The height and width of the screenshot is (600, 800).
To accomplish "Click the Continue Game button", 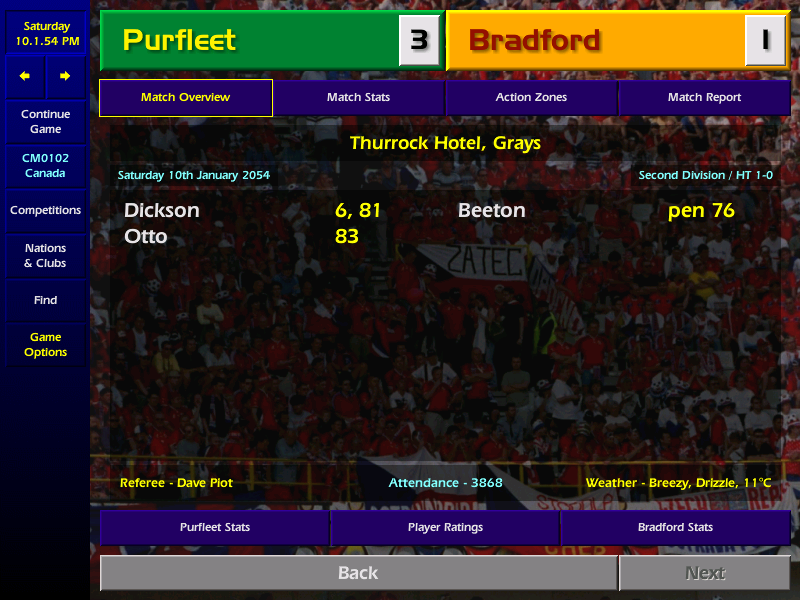I will (45, 122).
